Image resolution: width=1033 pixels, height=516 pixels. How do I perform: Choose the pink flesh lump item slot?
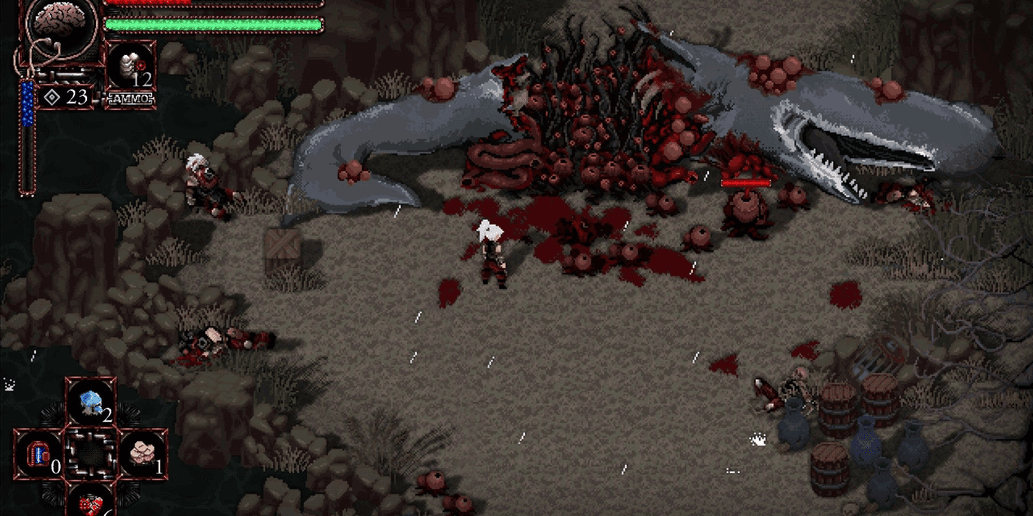click(x=143, y=454)
